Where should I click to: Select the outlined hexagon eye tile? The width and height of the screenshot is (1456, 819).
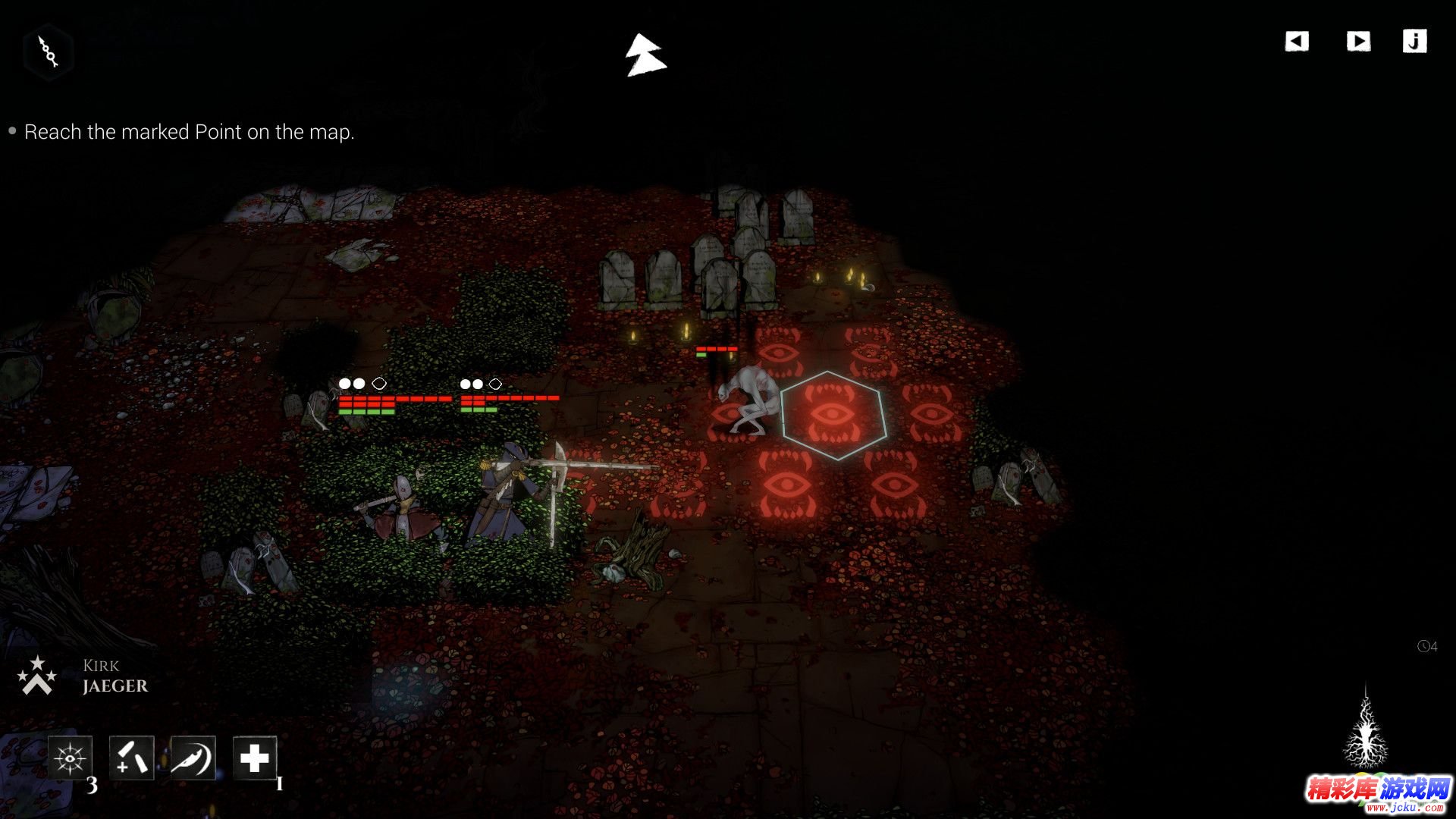[833, 416]
